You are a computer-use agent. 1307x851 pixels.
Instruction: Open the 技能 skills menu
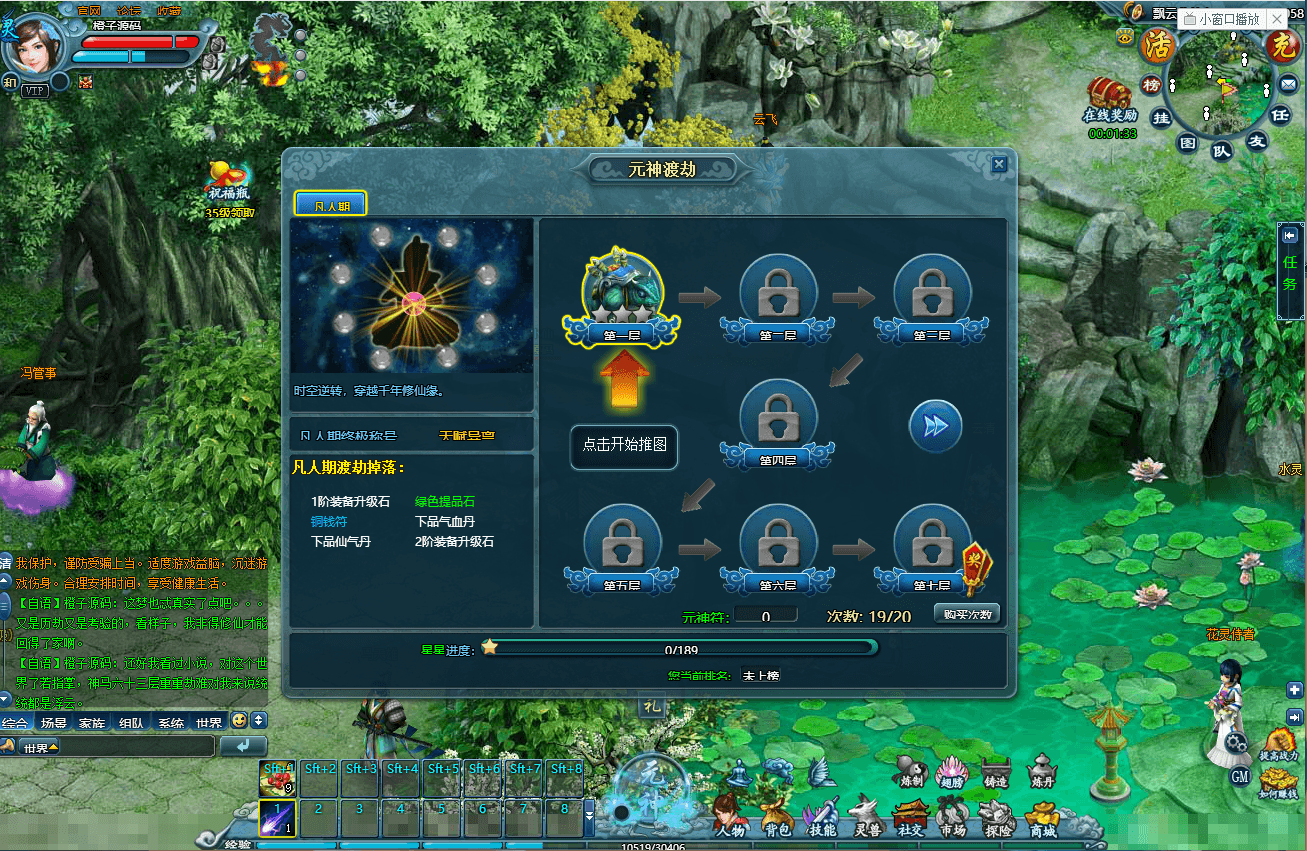tap(822, 815)
